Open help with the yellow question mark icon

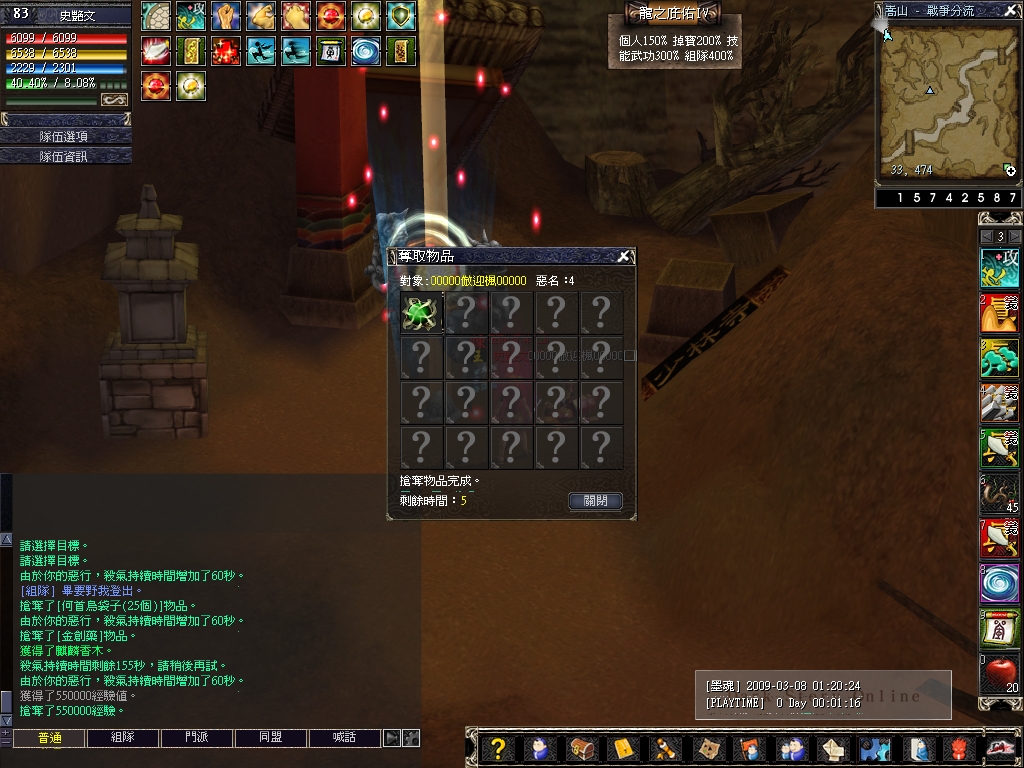pos(497,748)
